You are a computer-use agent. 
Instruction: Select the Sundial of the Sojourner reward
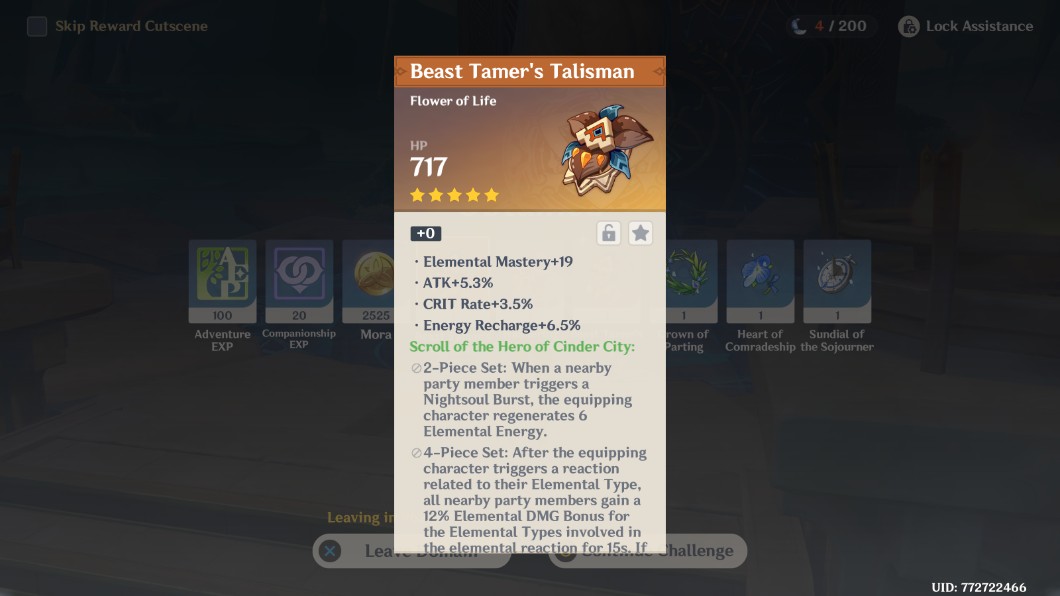(x=837, y=281)
